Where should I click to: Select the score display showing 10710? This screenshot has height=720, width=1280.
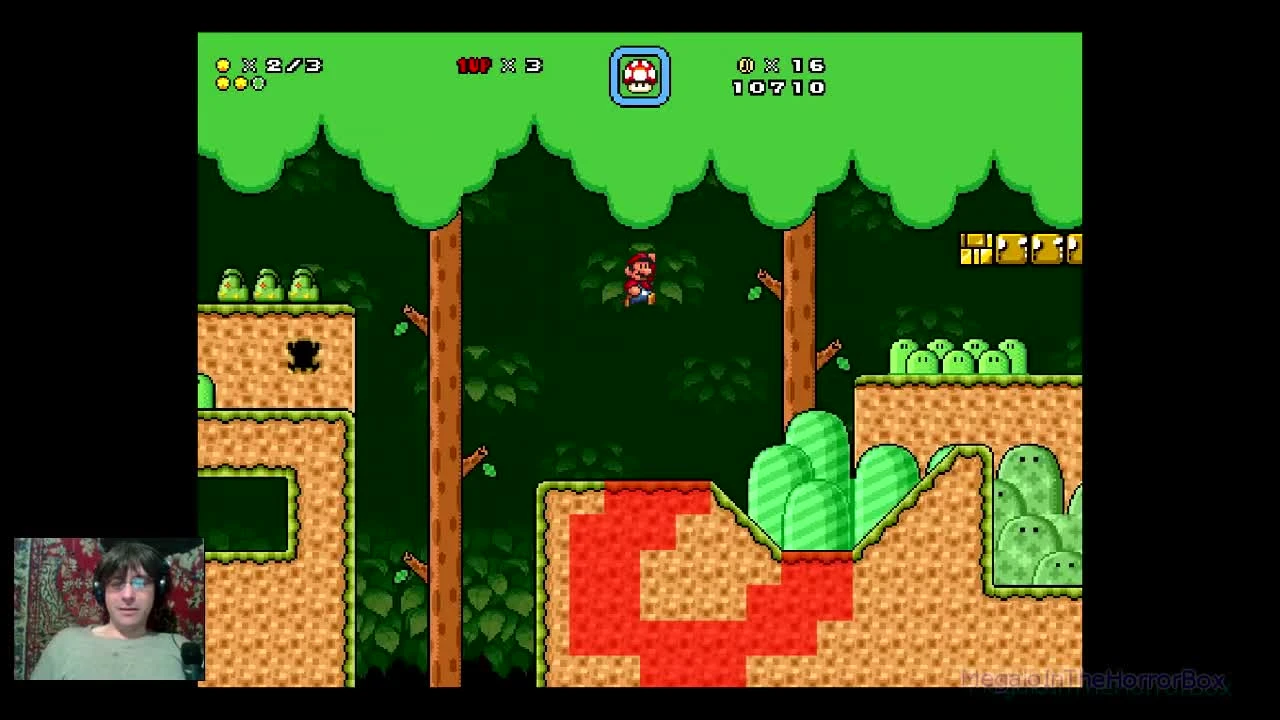tap(778, 88)
